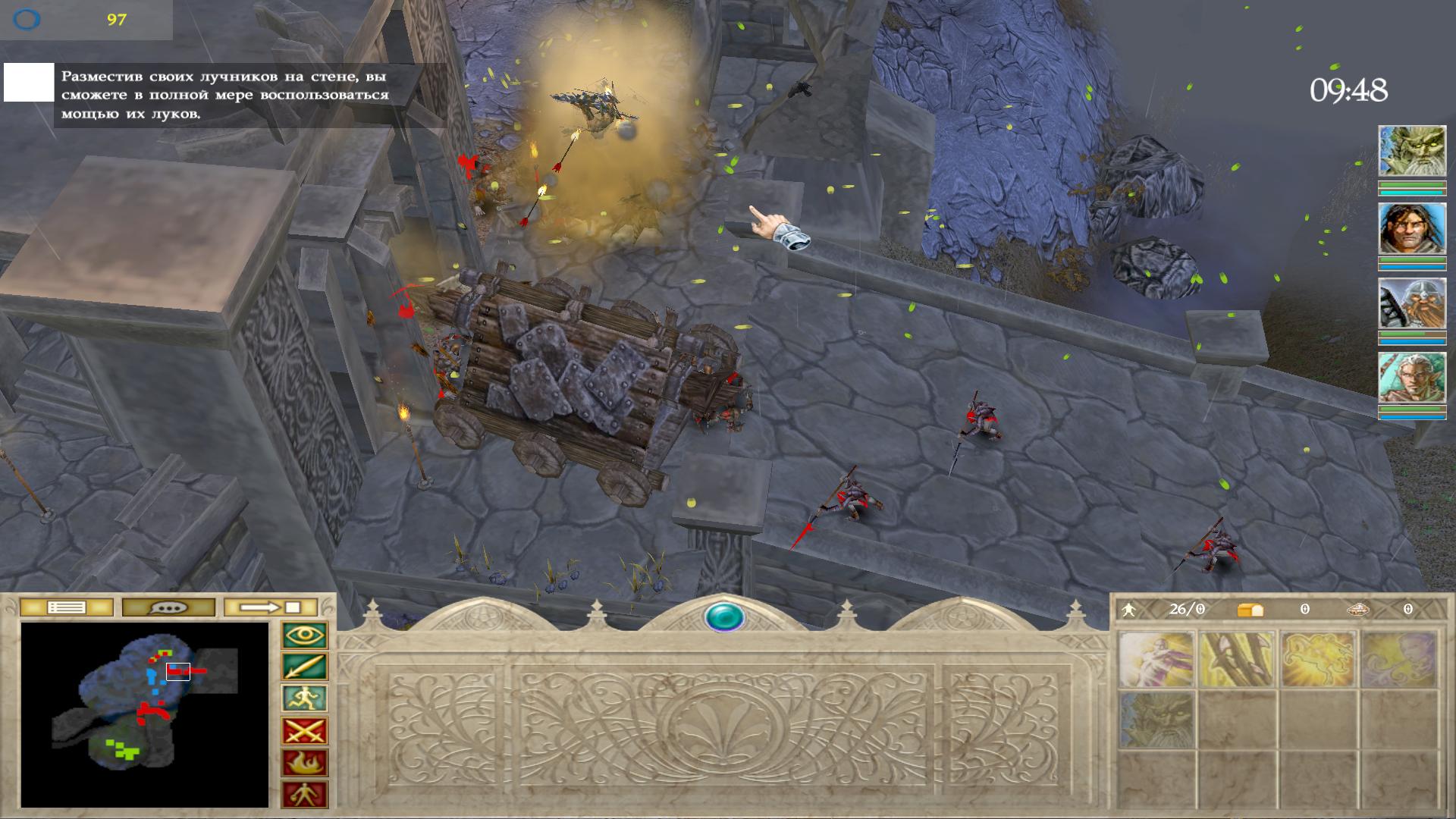This screenshot has width=1456, height=819.
Task: Select the golden arrow command button
Action: coord(305,667)
